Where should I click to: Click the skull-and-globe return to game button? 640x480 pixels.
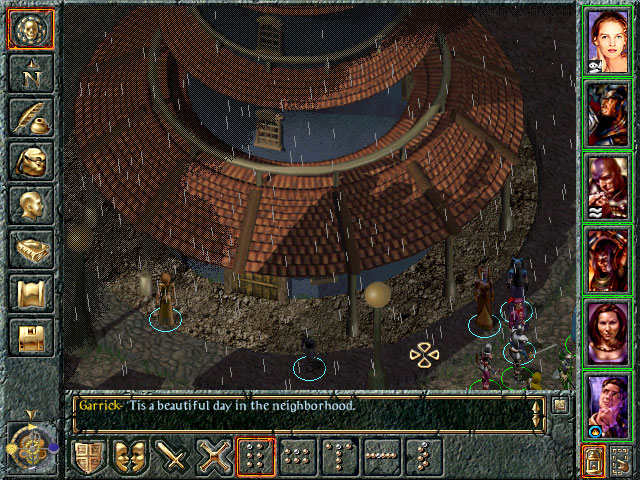pos(28,28)
